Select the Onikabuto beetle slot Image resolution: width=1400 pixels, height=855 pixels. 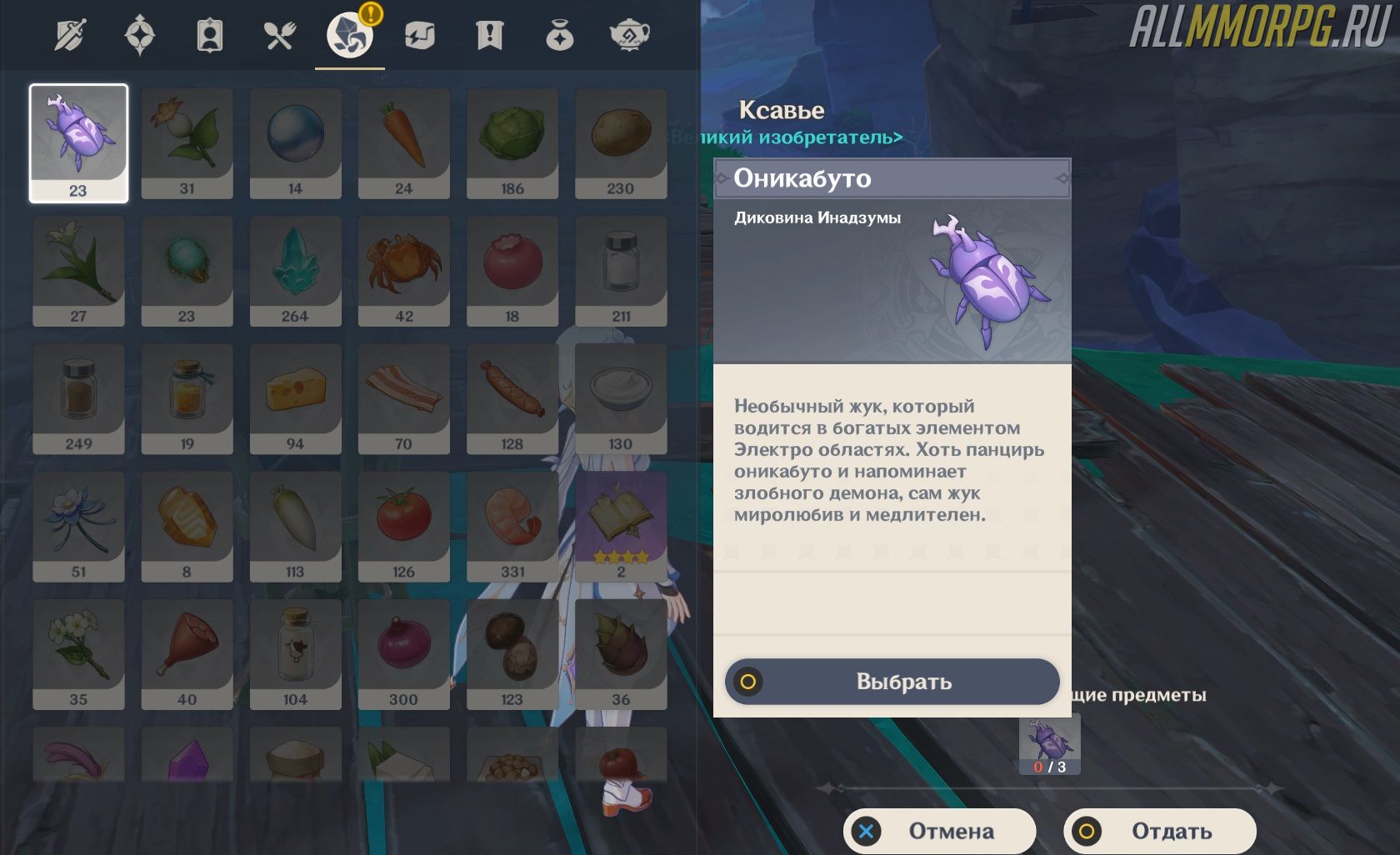[x=78, y=142]
